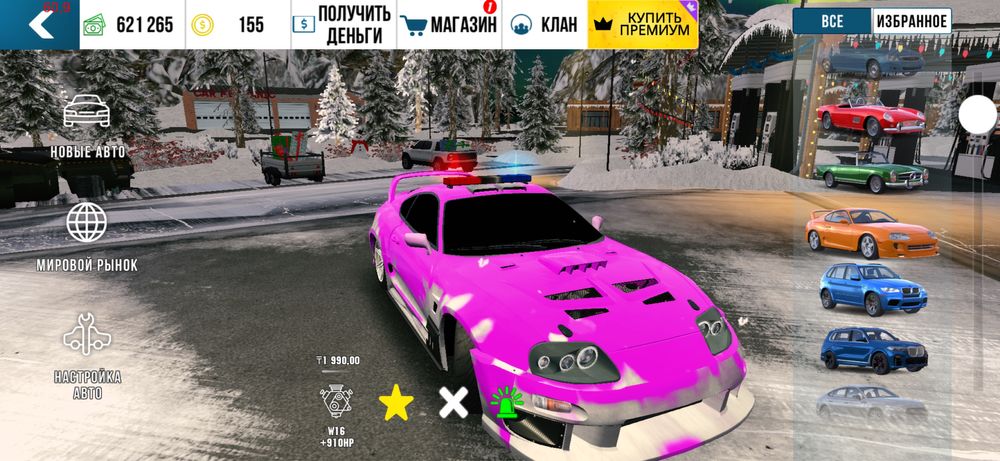1000x461 pixels.
Task: Open the Получить Деньги menu
Action: (x=341, y=25)
